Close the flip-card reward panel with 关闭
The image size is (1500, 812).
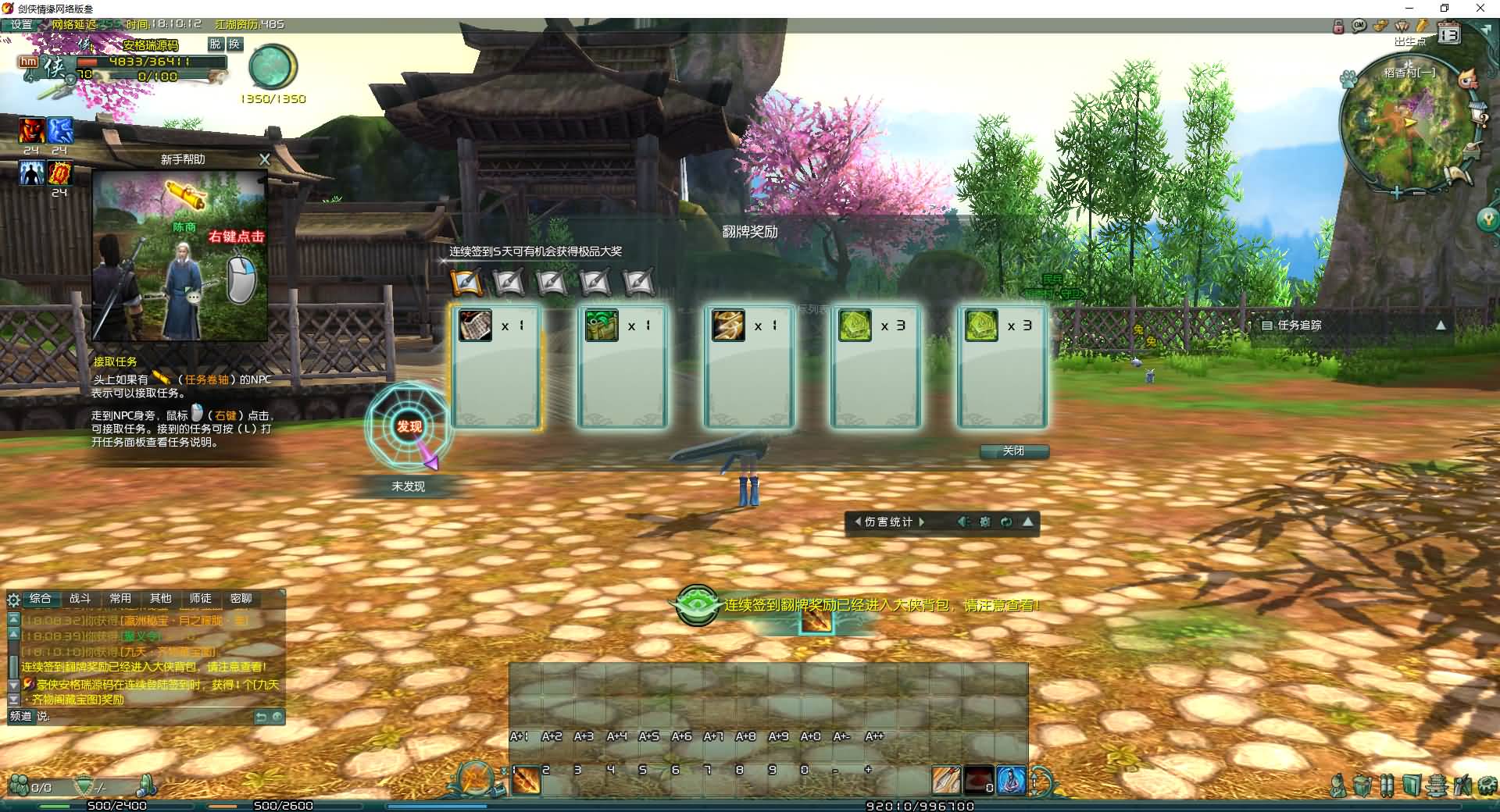click(x=1013, y=451)
